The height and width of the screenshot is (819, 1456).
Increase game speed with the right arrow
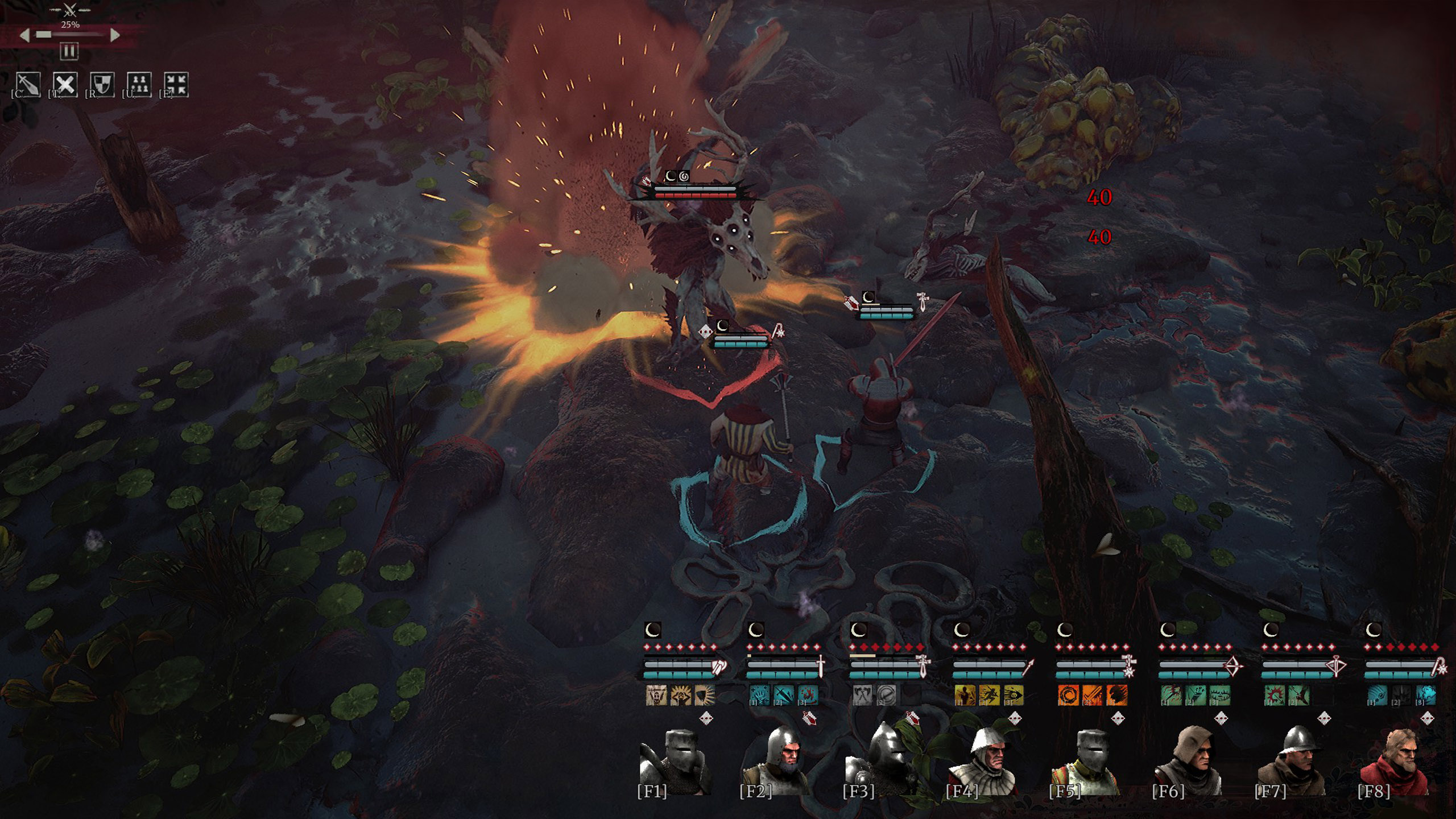[115, 35]
